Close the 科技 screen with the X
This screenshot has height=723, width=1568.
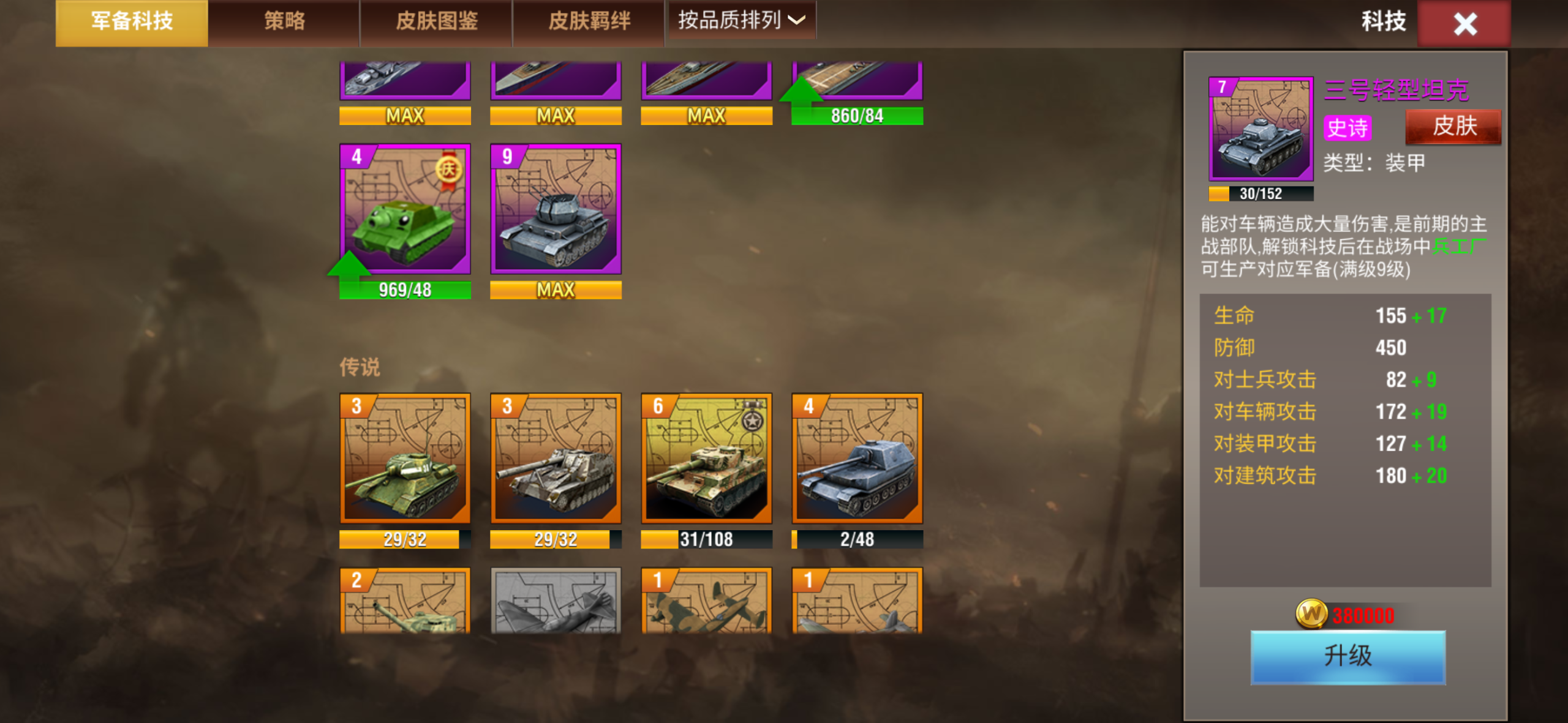(x=1464, y=24)
